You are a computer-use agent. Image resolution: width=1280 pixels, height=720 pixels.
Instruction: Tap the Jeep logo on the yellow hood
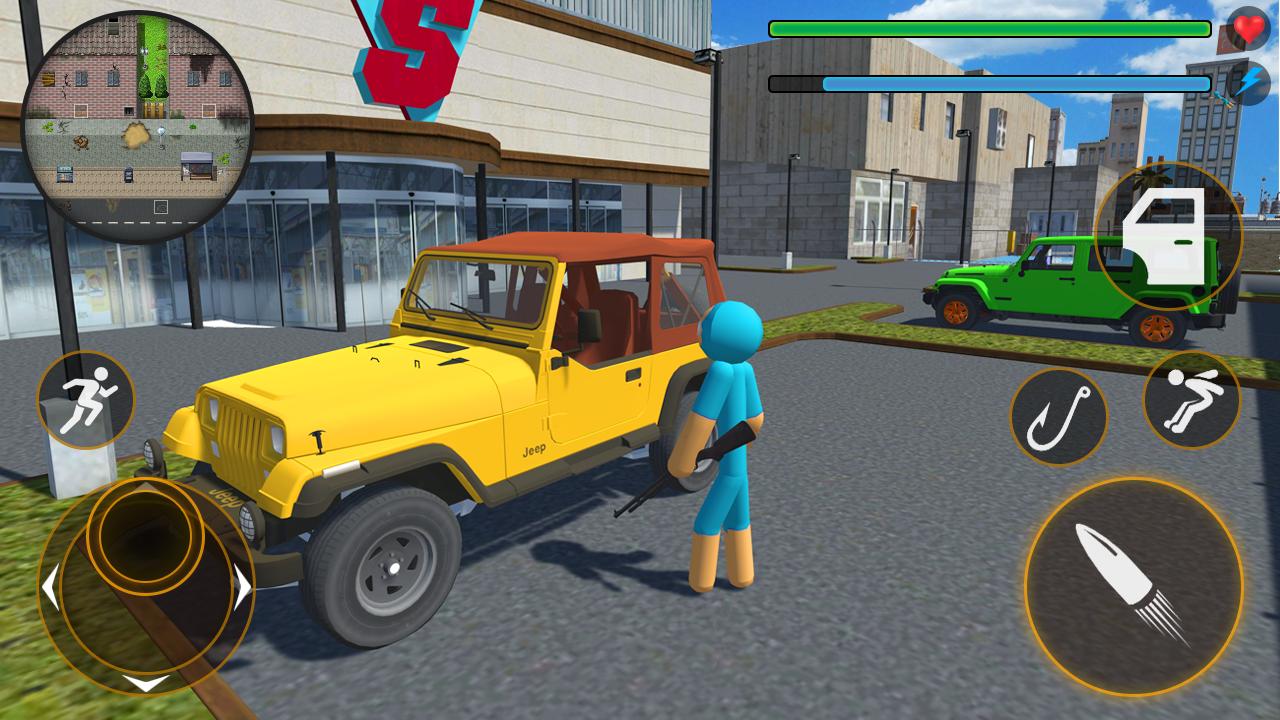(533, 450)
